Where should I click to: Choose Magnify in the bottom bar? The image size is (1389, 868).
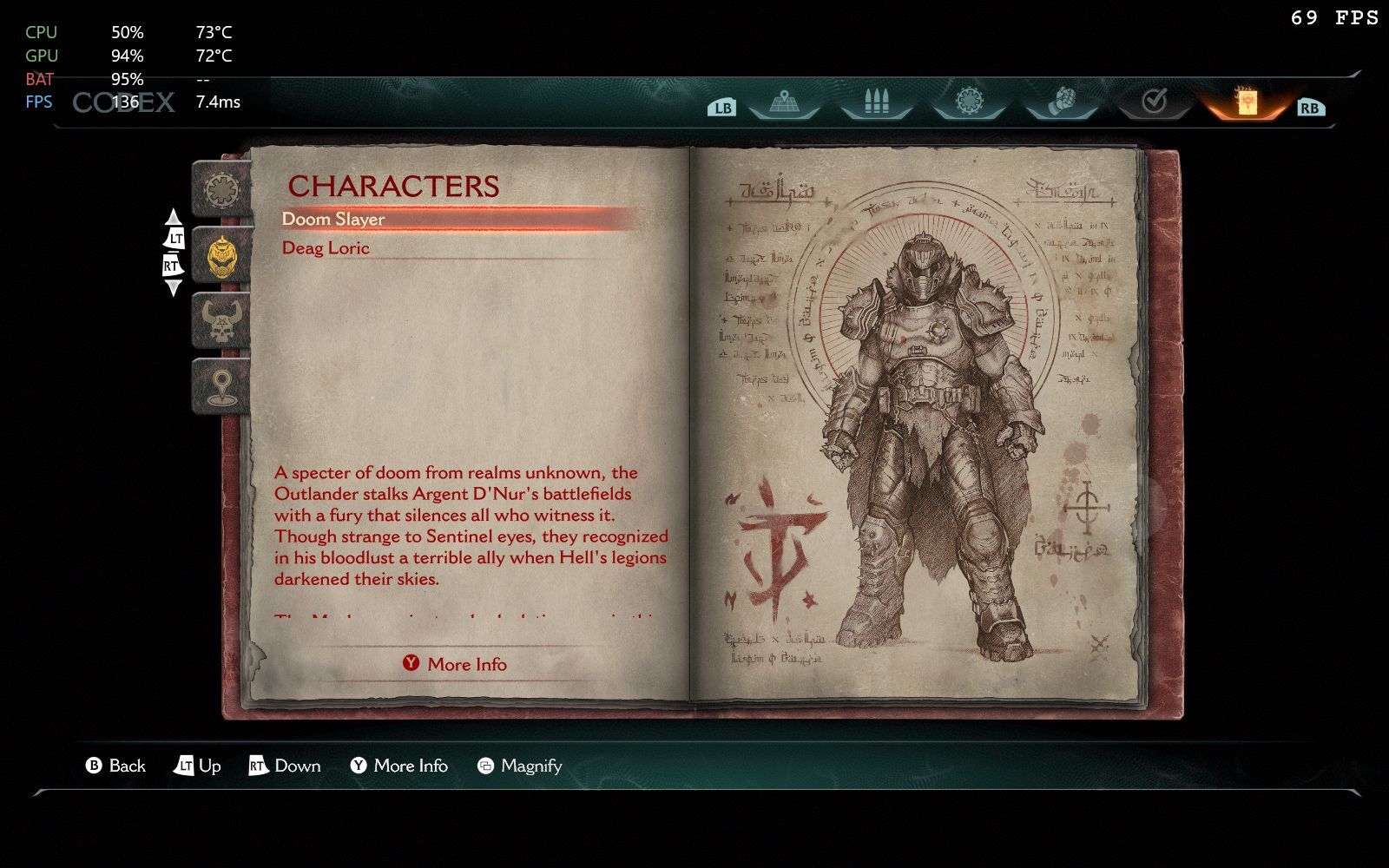(520, 766)
